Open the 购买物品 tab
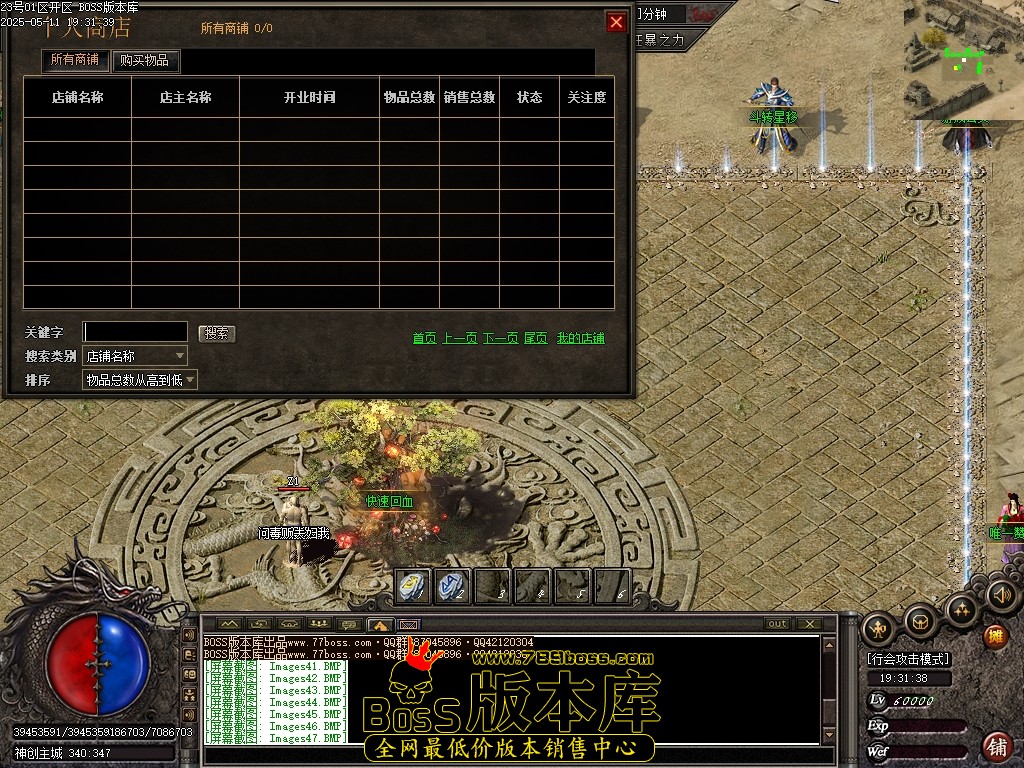 tap(144, 60)
